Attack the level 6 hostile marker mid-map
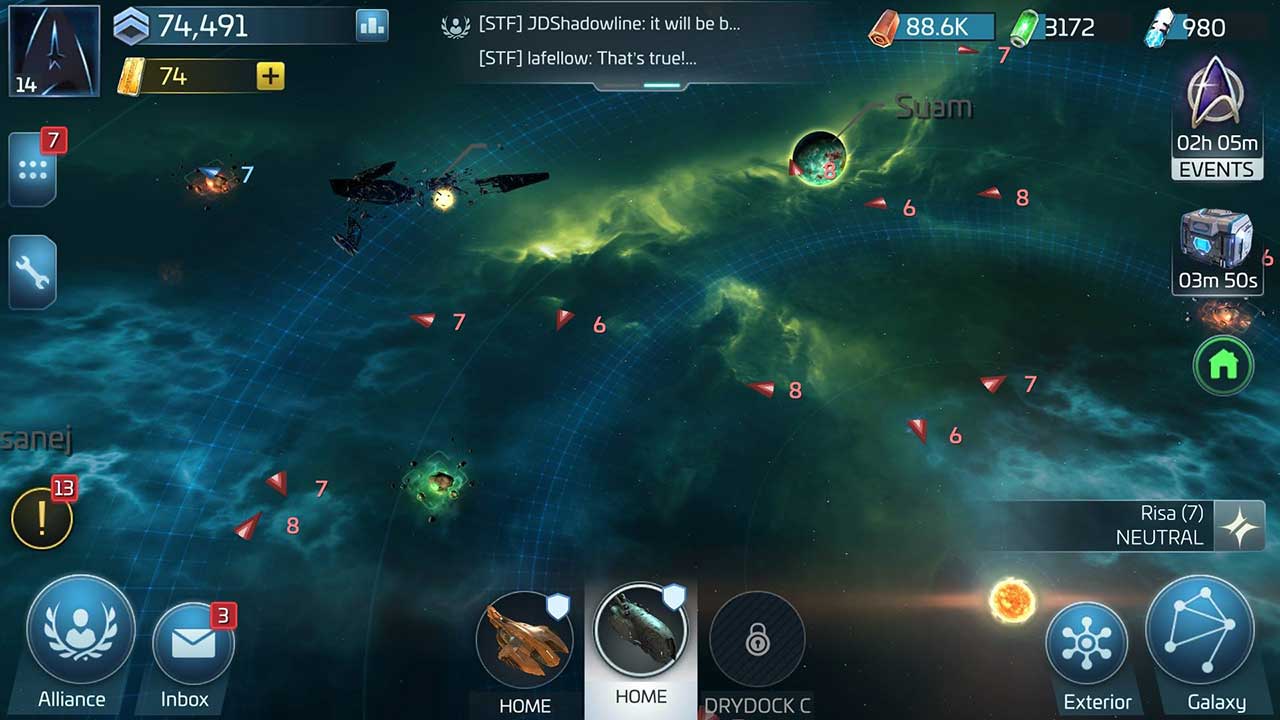This screenshot has height=720, width=1280. (565, 322)
